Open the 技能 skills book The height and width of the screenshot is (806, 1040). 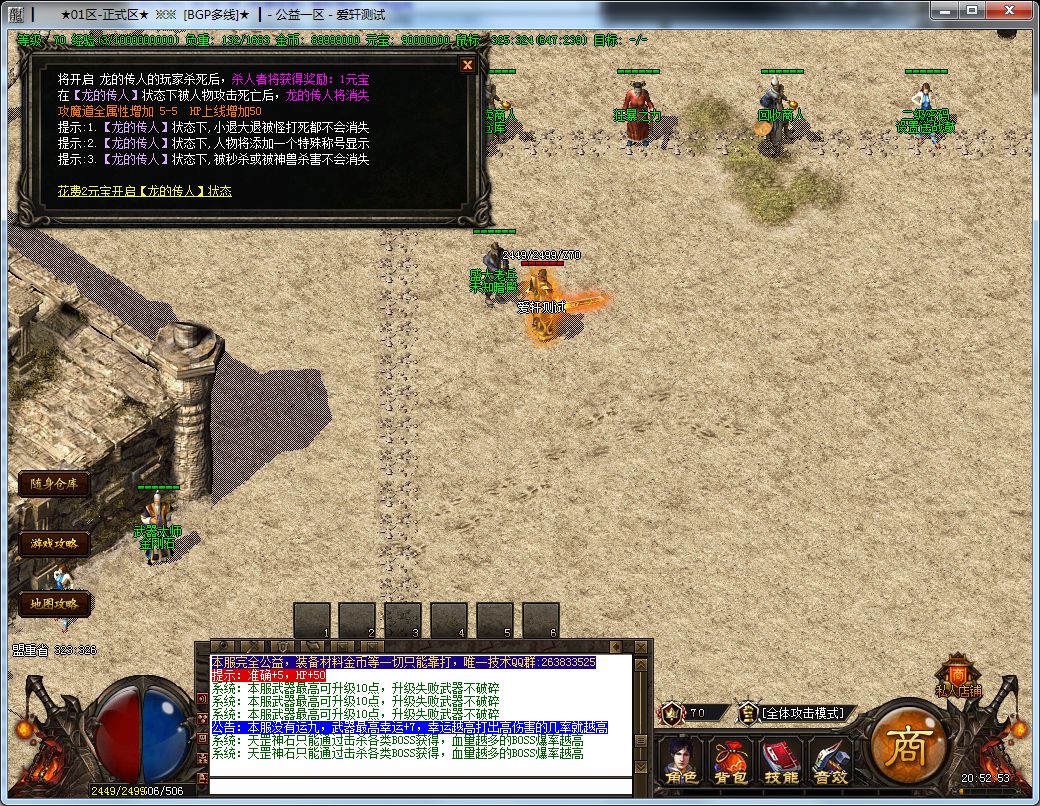(781, 762)
